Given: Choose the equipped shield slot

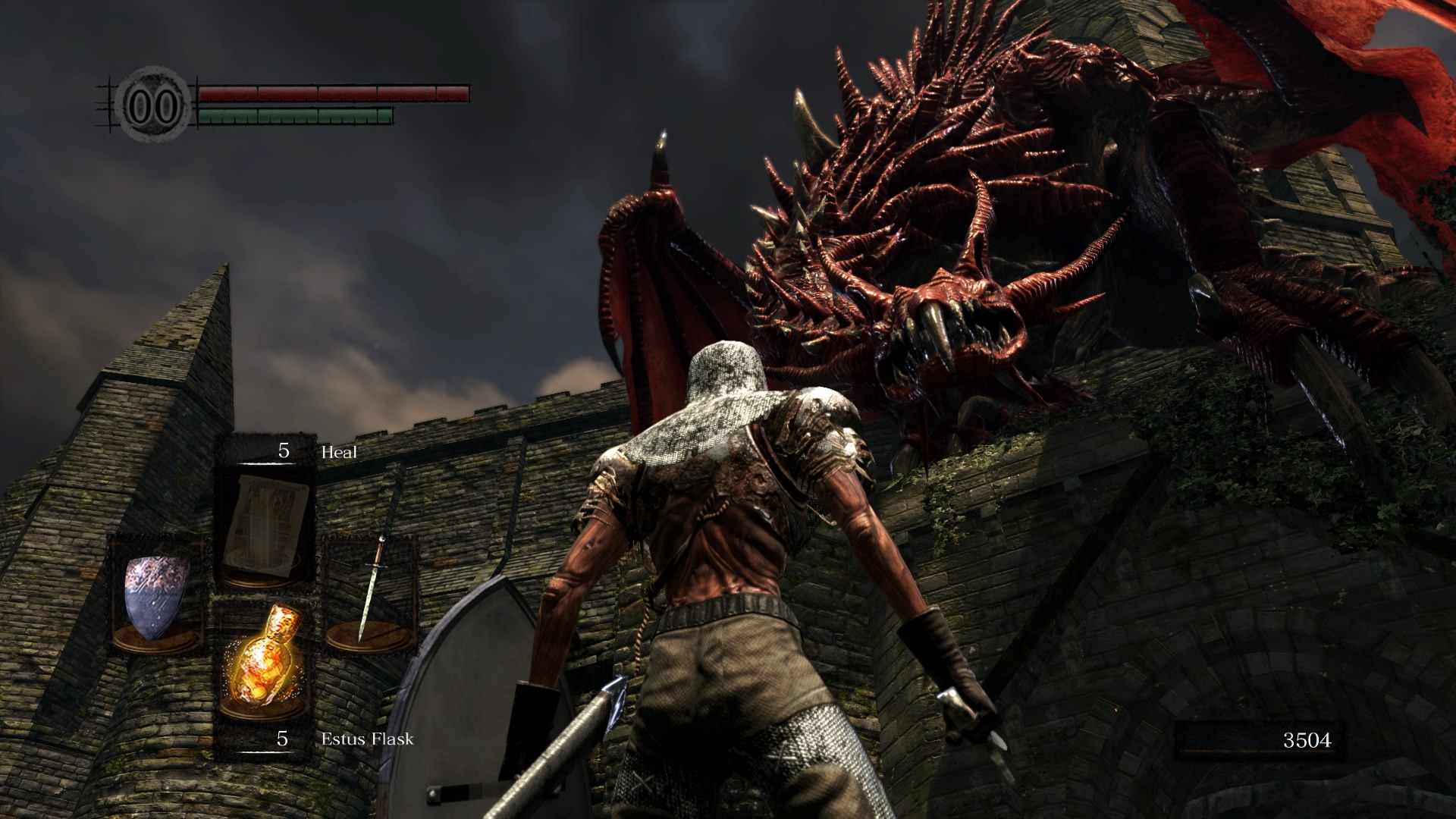Looking at the screenshot, I should pos(157,595).
